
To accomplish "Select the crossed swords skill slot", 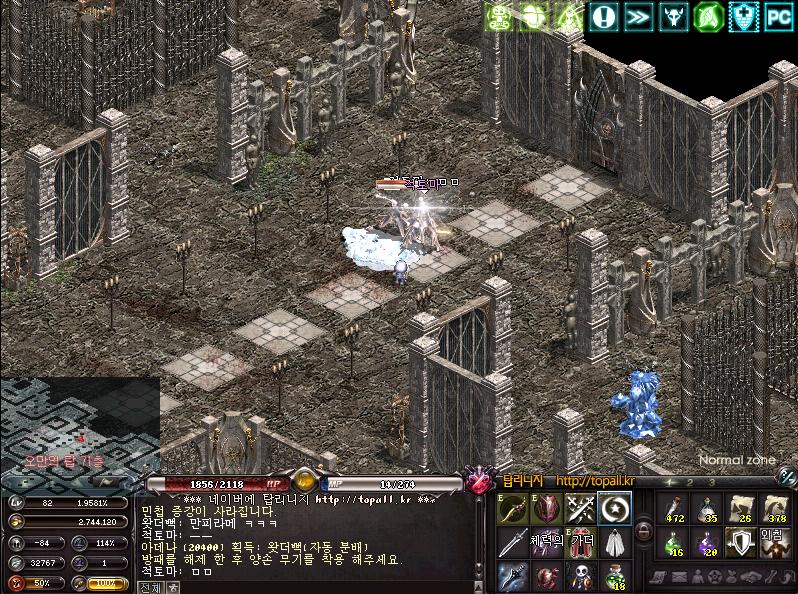I will pos(581,509).
